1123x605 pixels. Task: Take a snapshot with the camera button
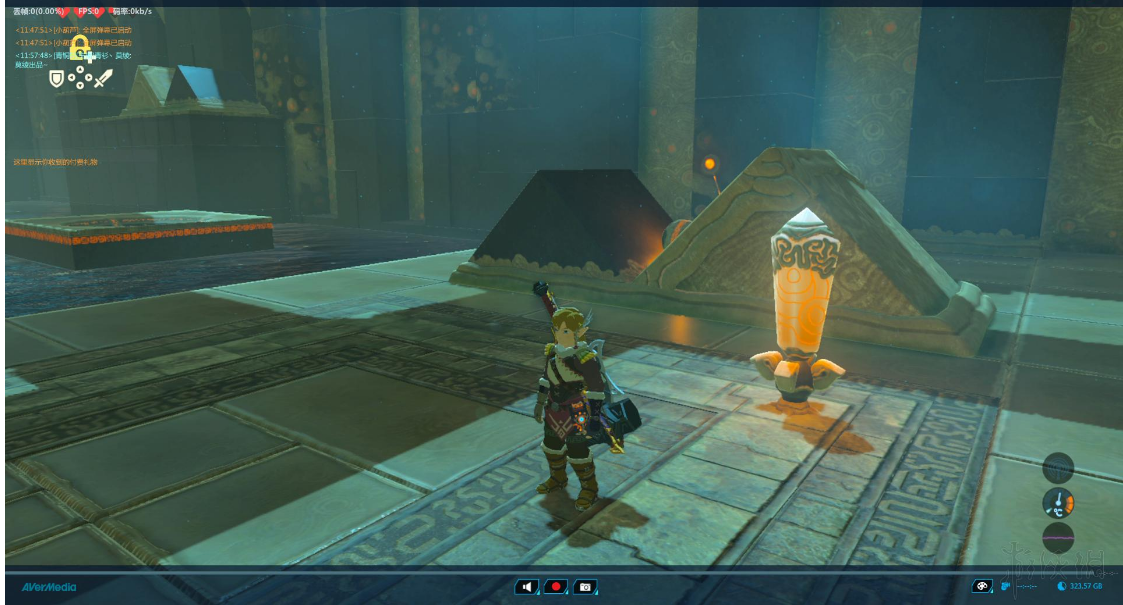click(585, 586)
